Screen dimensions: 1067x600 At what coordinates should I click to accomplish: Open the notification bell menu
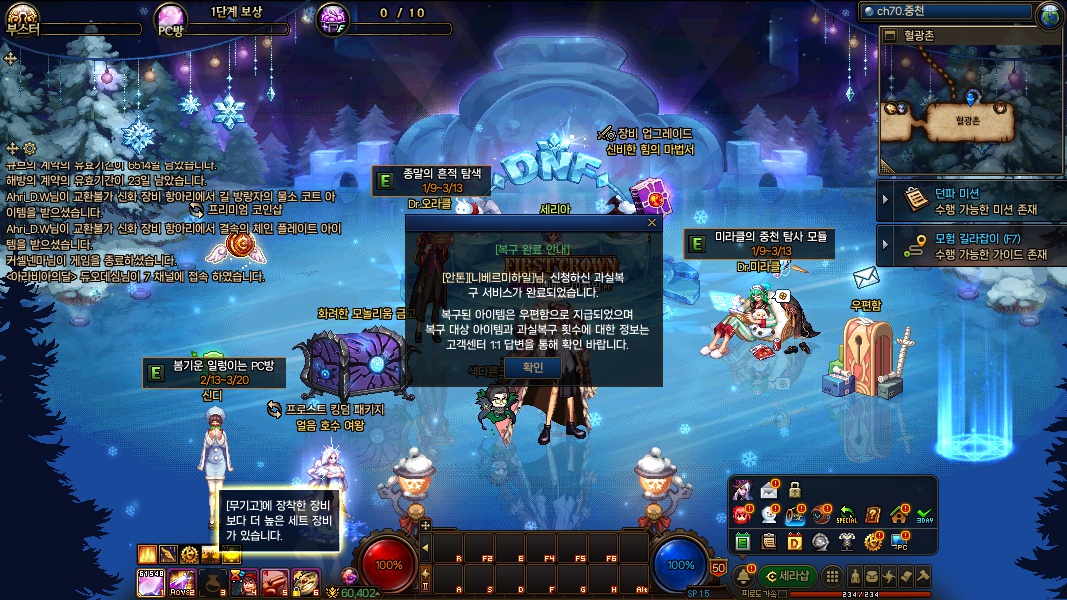[744, 576]
